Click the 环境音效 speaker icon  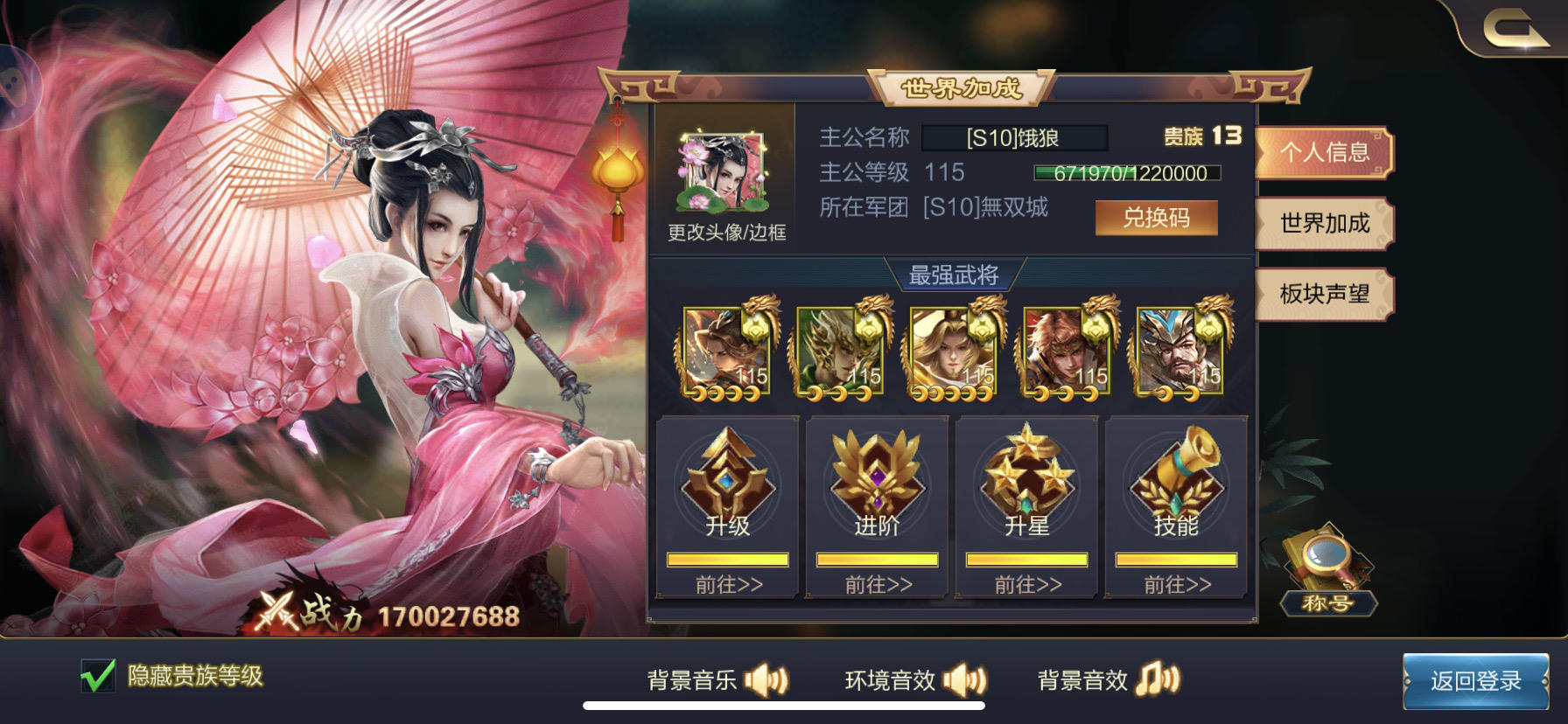click(965, 679)
